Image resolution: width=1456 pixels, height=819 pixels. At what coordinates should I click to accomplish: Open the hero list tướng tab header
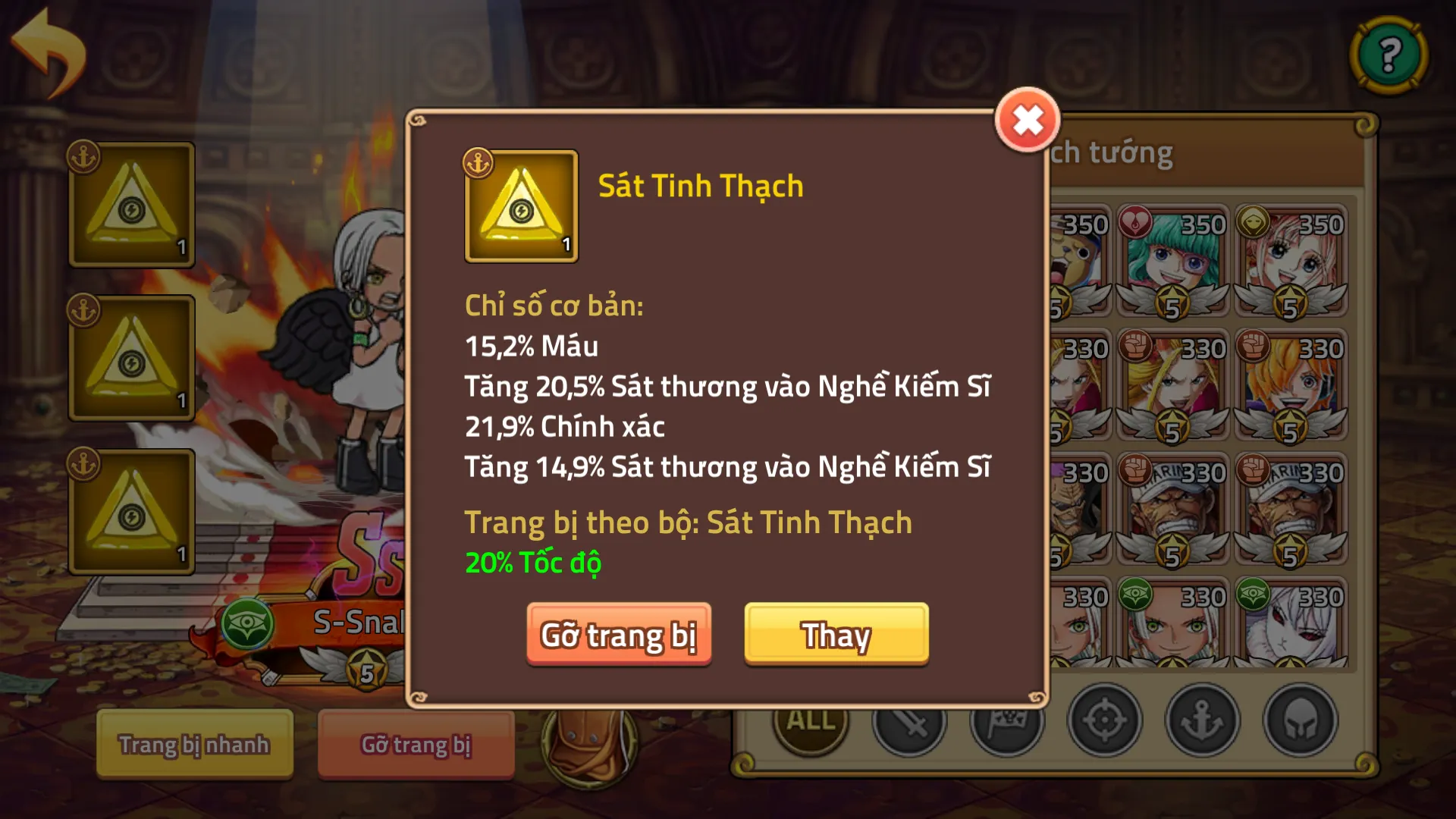pyautogui.click(x=1112, y=152)
